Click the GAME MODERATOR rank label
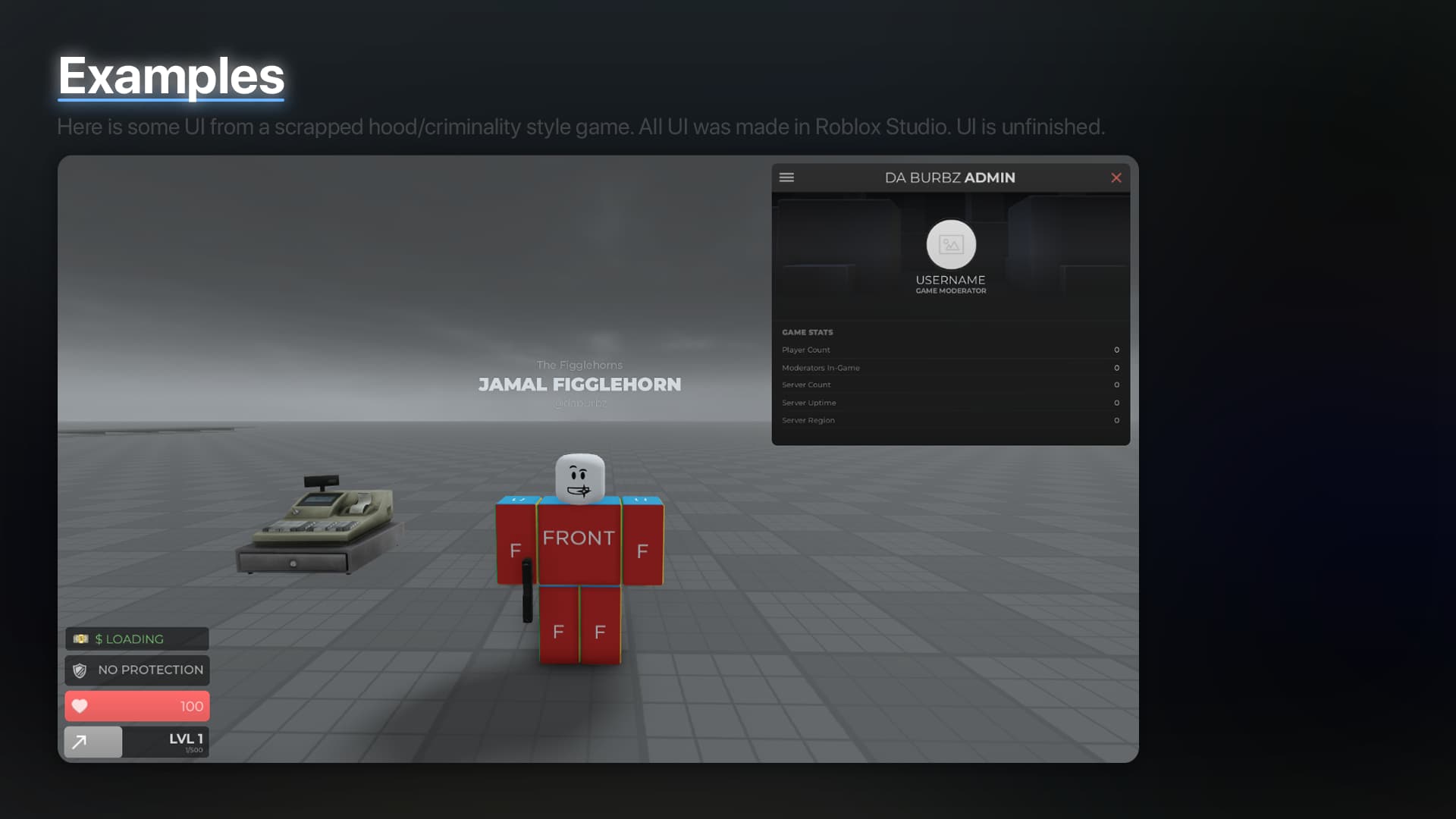Viewport: 1456px width, 819px height. pos(951,289)
